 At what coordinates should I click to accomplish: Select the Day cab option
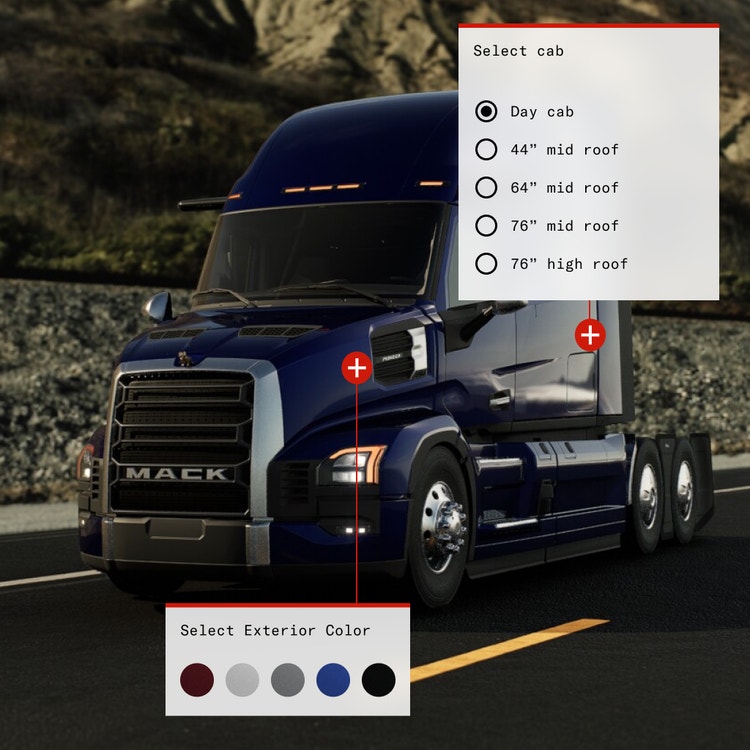point(487,112)
